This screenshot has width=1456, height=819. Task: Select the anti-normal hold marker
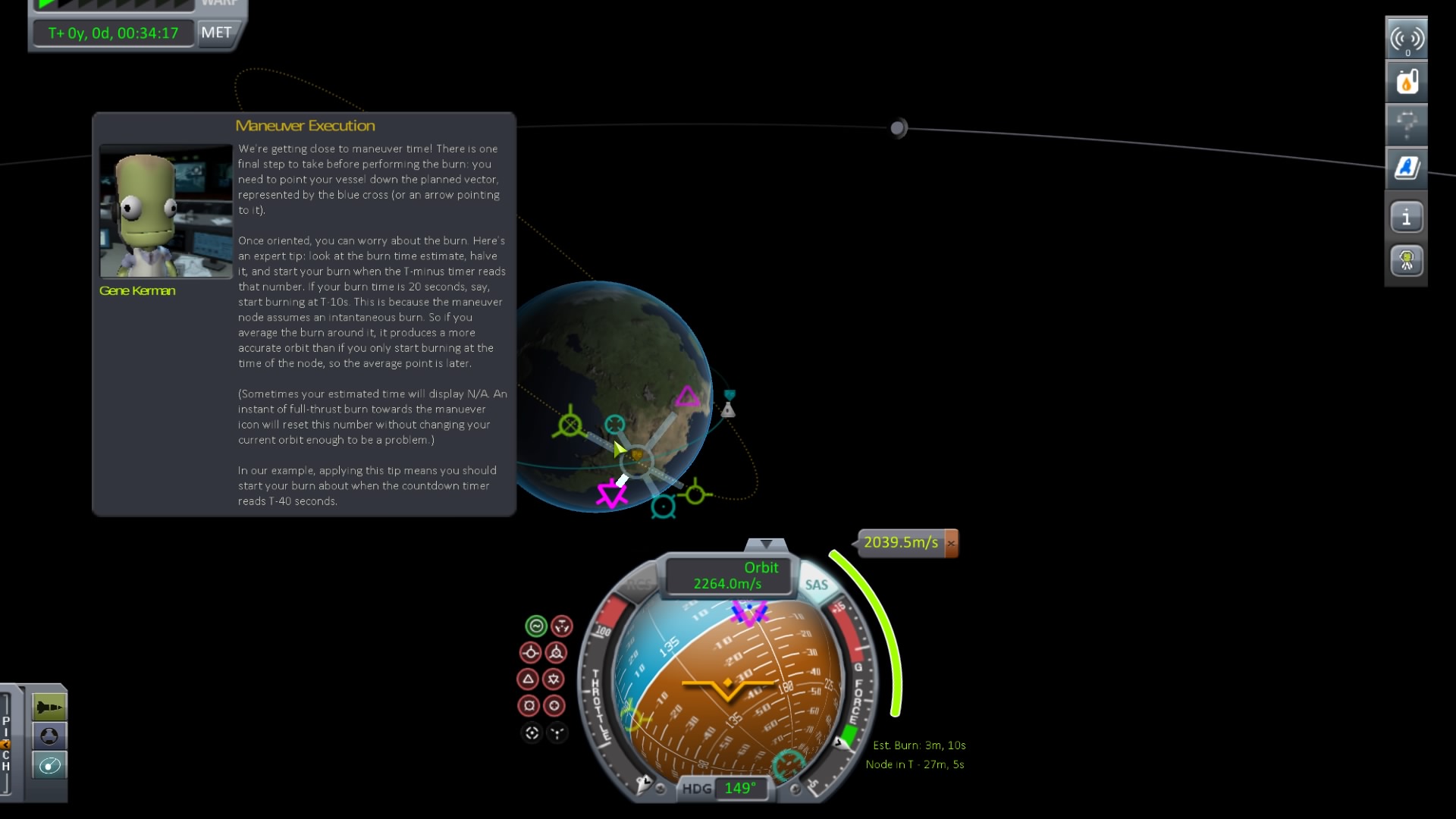[x=554, y=679]
